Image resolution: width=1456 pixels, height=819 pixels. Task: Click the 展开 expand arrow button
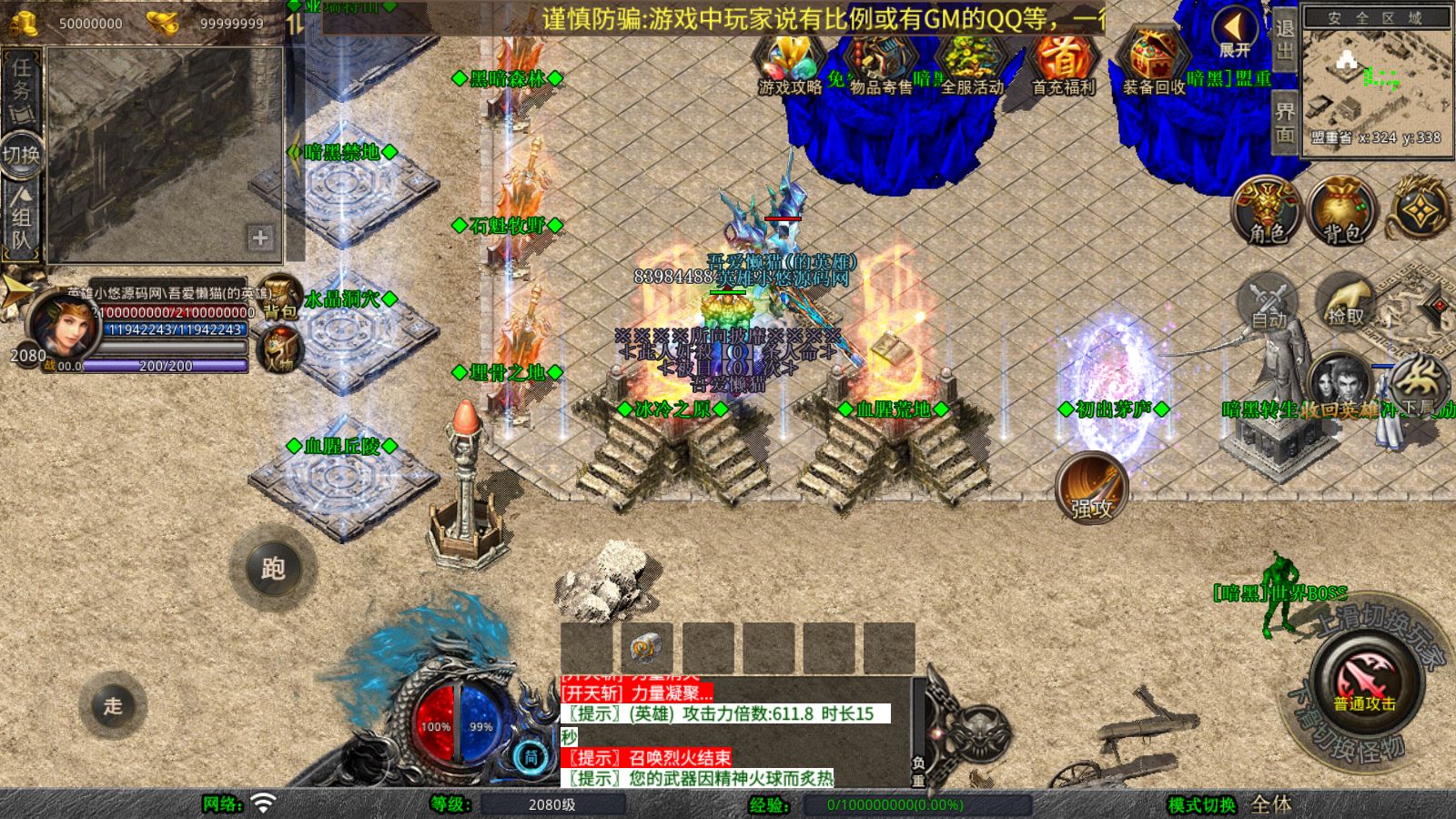coord(1235,35)
